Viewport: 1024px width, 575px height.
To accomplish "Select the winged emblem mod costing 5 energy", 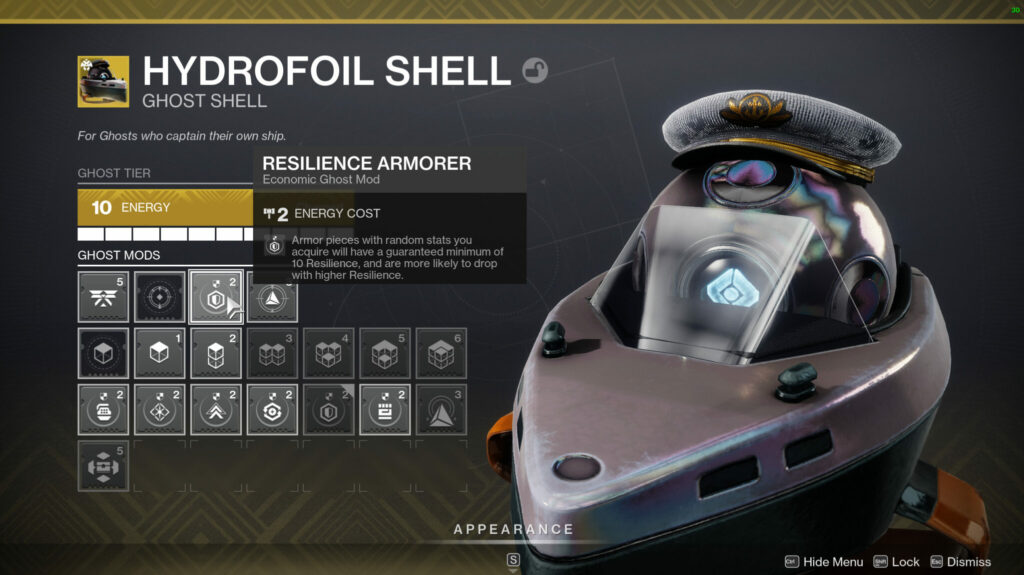I will click(x=103, y=297).
